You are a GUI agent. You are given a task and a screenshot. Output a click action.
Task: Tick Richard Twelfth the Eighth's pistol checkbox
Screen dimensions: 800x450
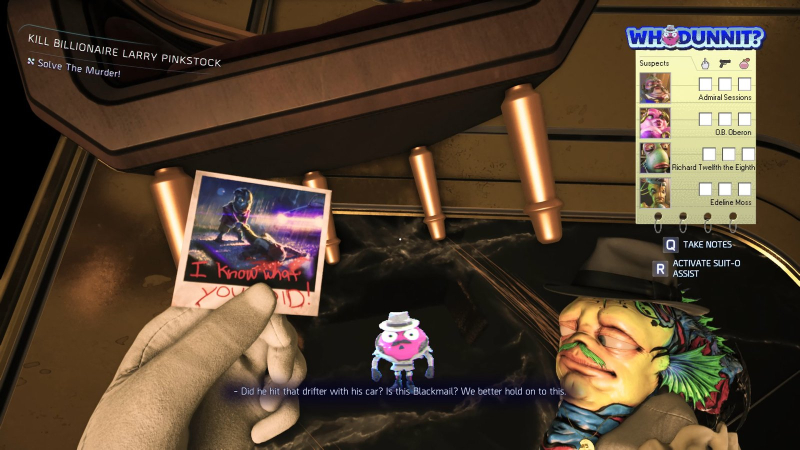coord(728,154)
